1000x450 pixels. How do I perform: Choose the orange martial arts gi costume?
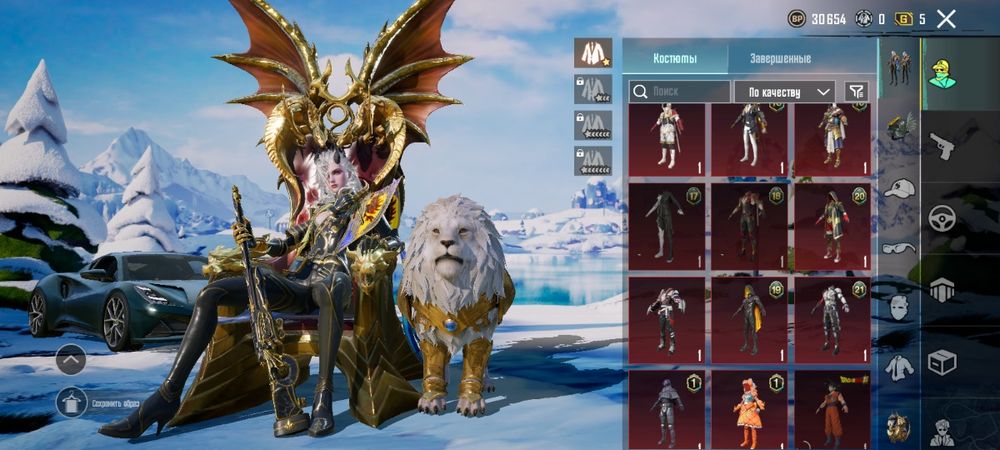(x=832, y=410)
